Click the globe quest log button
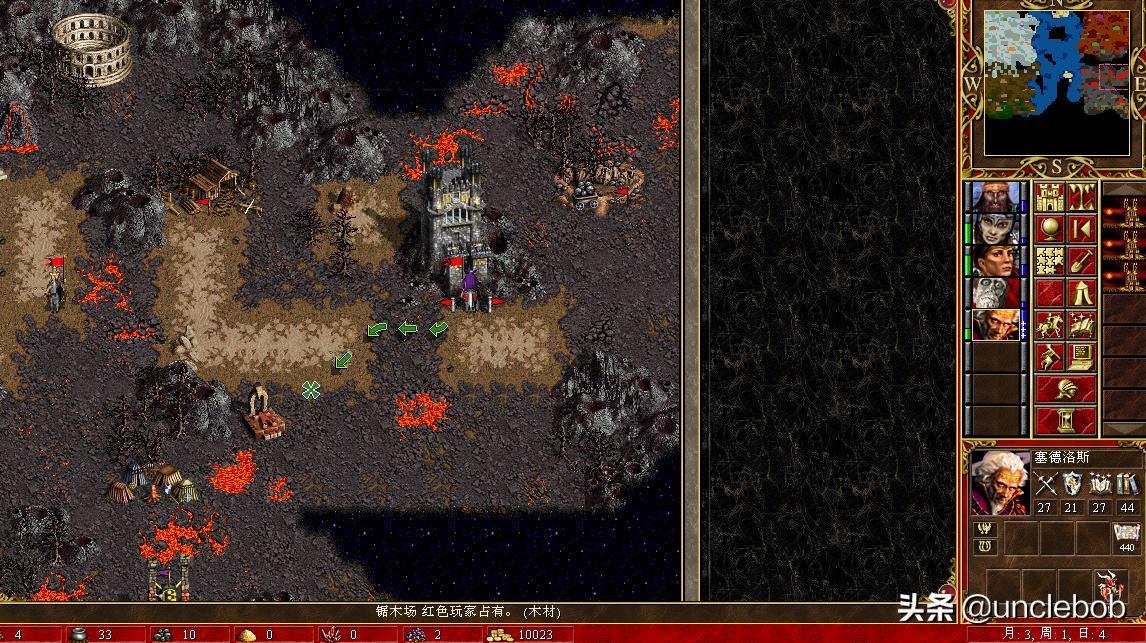1146x643 pixels. click(1049, 228)
